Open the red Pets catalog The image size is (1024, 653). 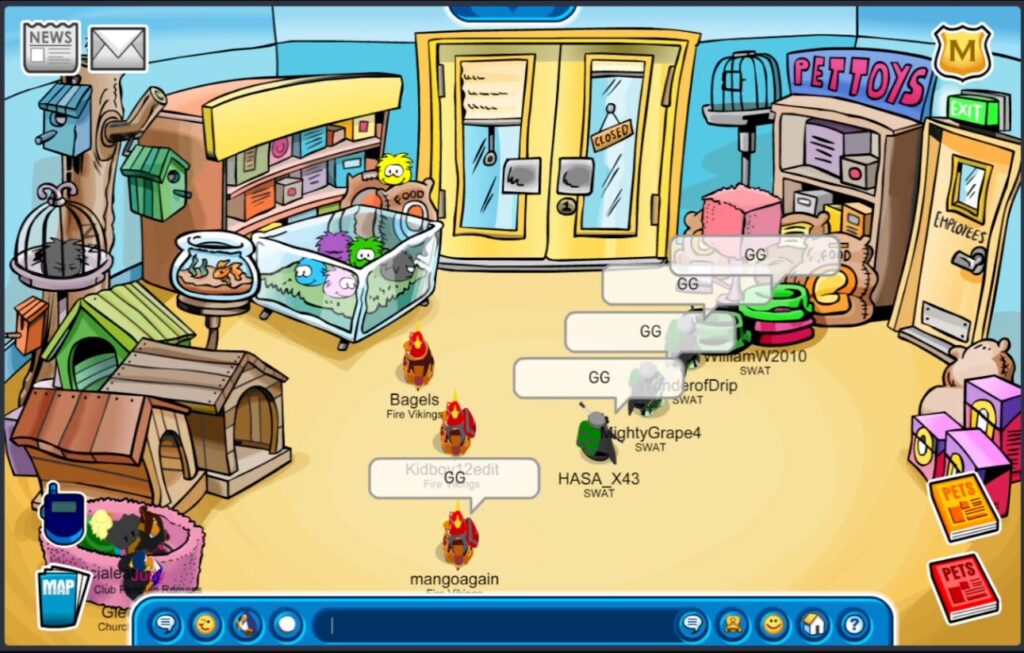[x=963, y=586]
